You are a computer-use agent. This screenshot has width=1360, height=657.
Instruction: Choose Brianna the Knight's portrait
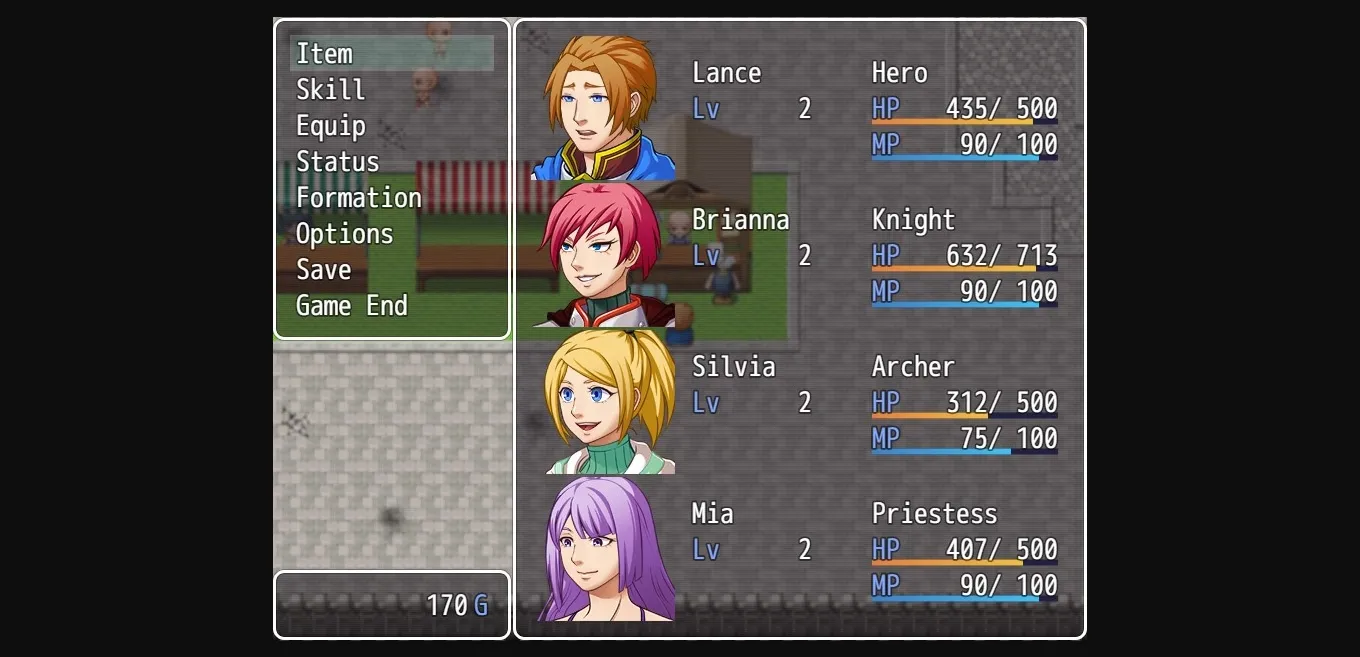pos(603,254)
